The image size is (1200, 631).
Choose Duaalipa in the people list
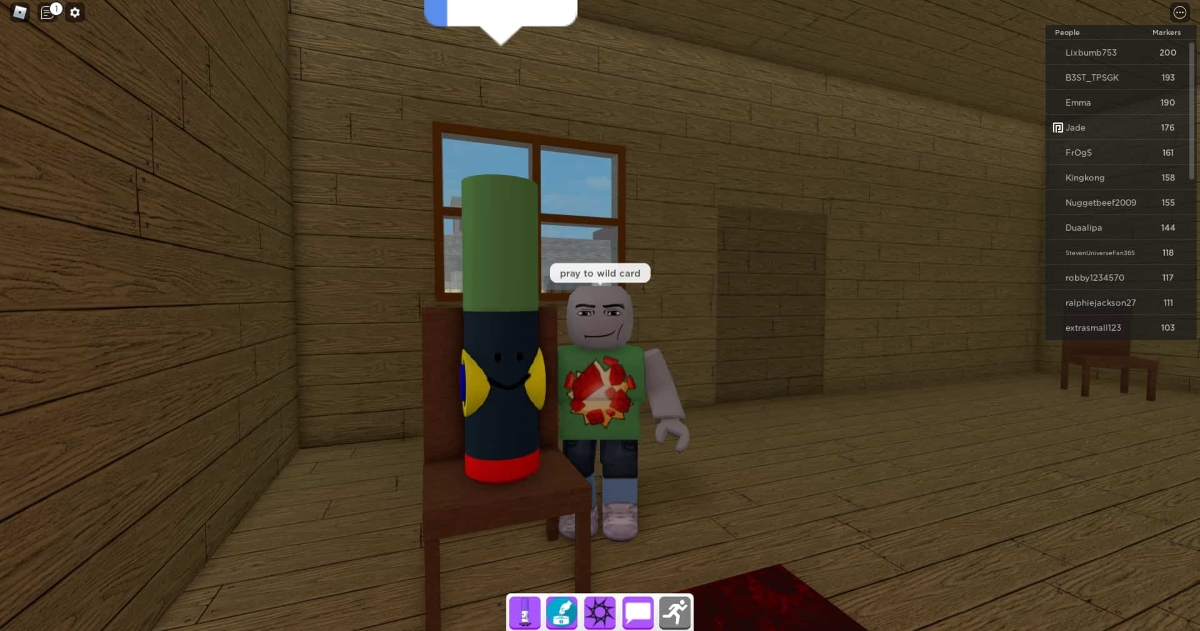[x=1084, y=227]
